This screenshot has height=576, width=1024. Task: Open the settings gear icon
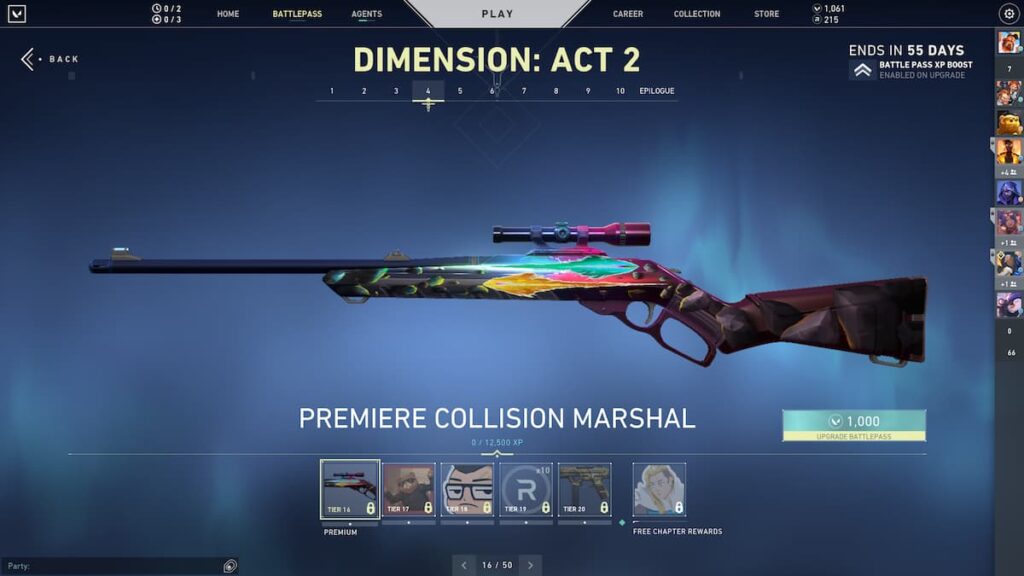click(1008, 14)
